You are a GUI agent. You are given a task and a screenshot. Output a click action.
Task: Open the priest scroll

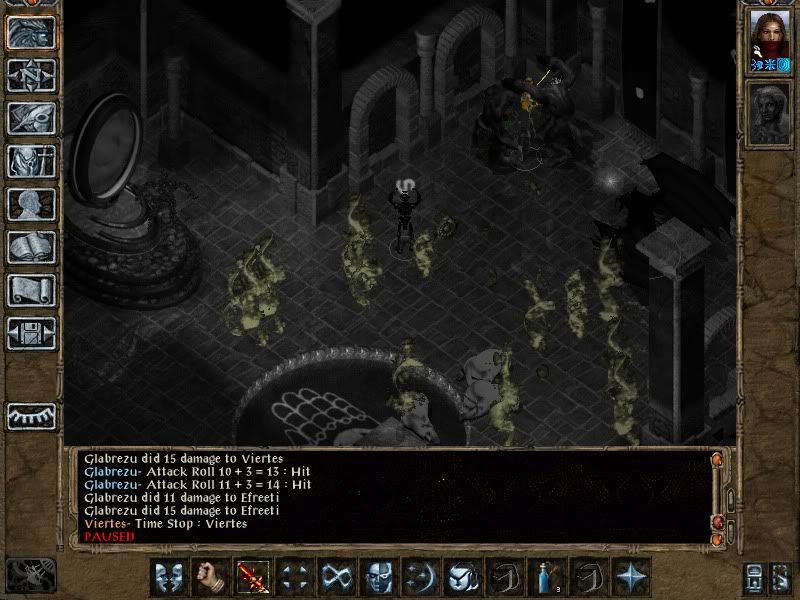tap(31, 290)
